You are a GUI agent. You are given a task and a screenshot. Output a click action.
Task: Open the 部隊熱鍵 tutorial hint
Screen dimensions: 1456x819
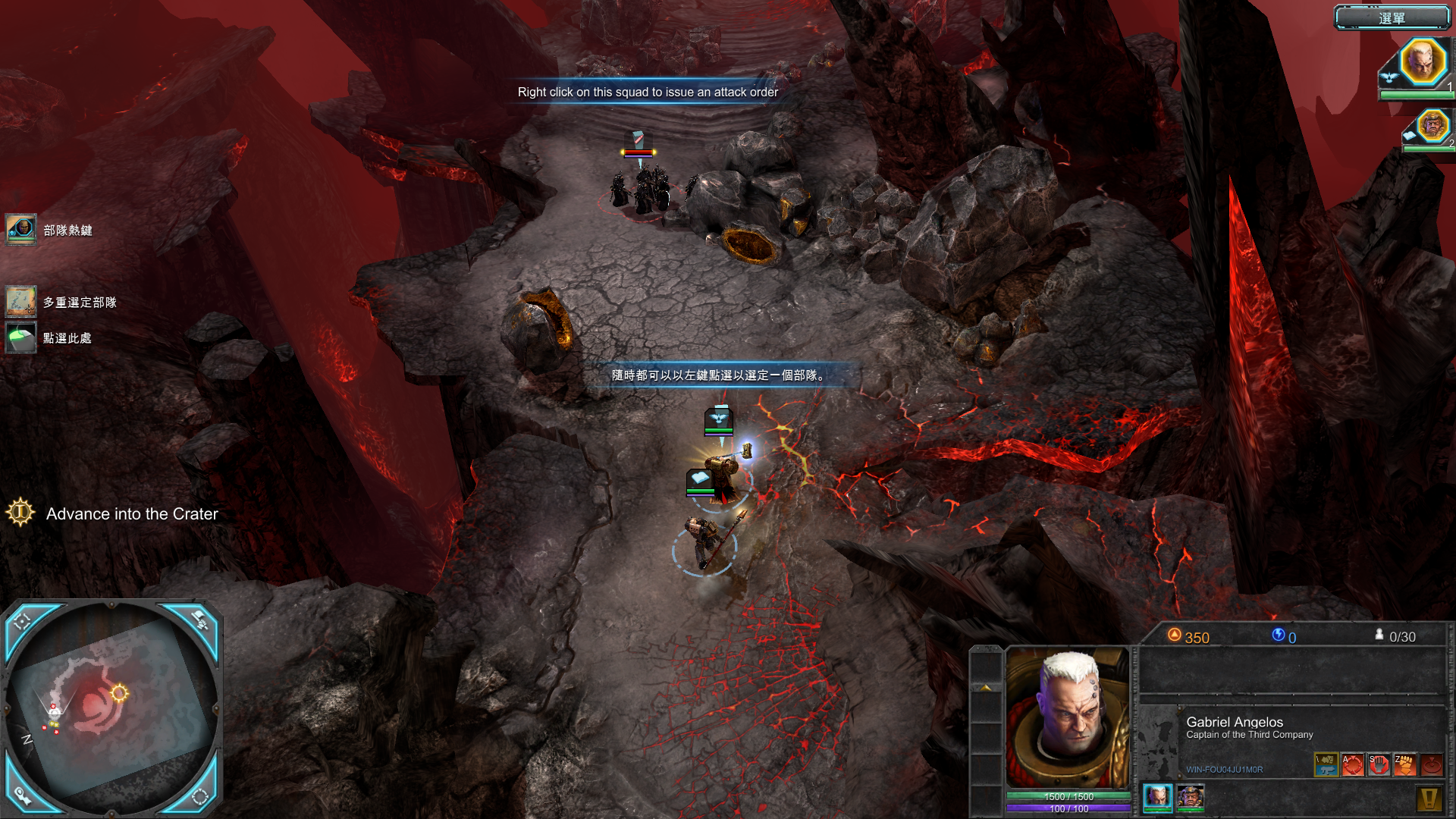pyautogui.click(x=21, y=229)
